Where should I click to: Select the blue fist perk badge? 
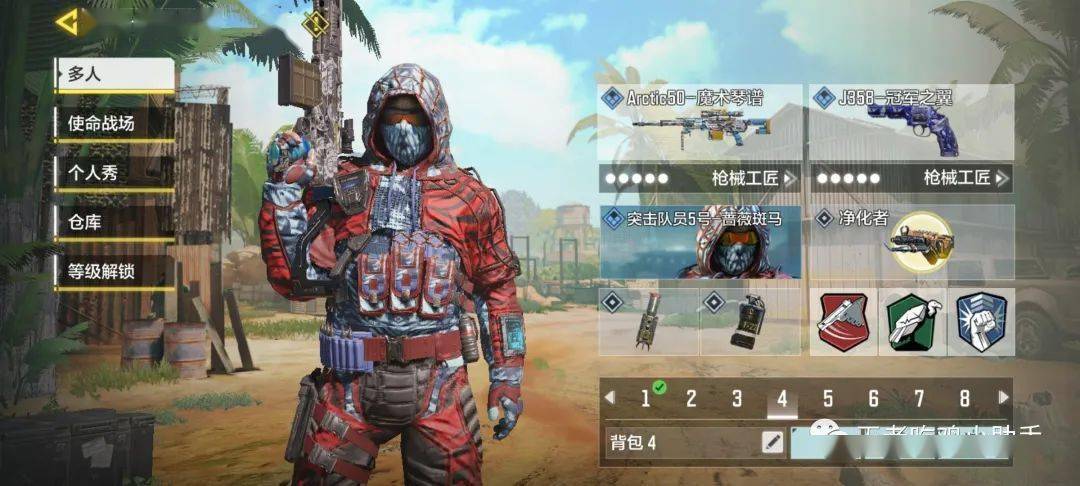click(980, 322)
